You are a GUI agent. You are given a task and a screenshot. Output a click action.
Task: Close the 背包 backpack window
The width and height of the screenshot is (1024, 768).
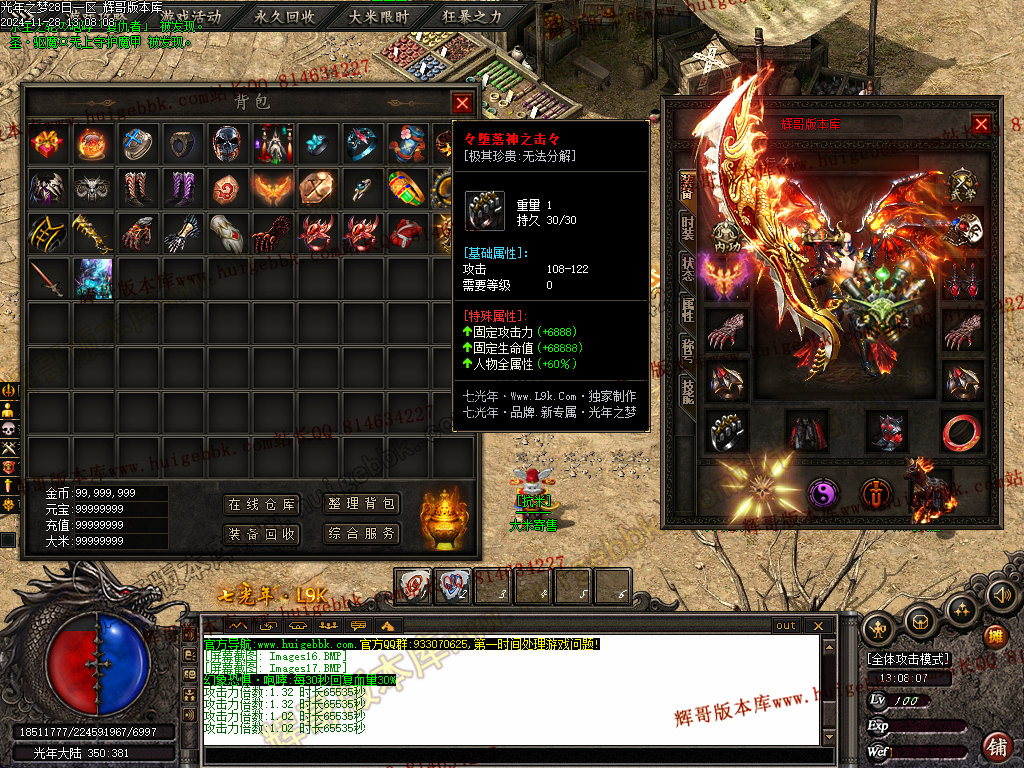point(462,102)
